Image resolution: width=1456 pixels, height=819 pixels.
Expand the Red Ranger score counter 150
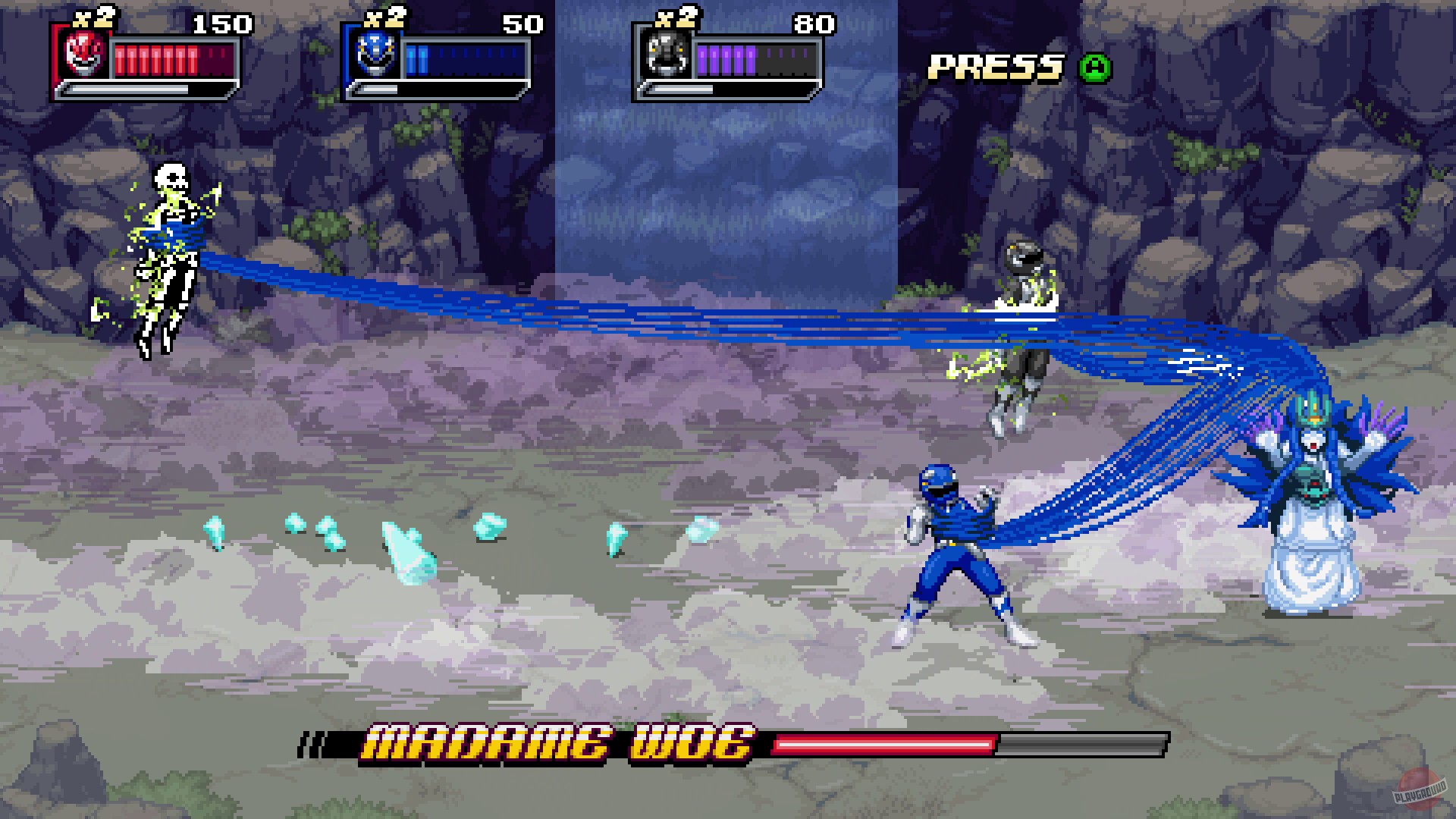(x=225, y=23)
